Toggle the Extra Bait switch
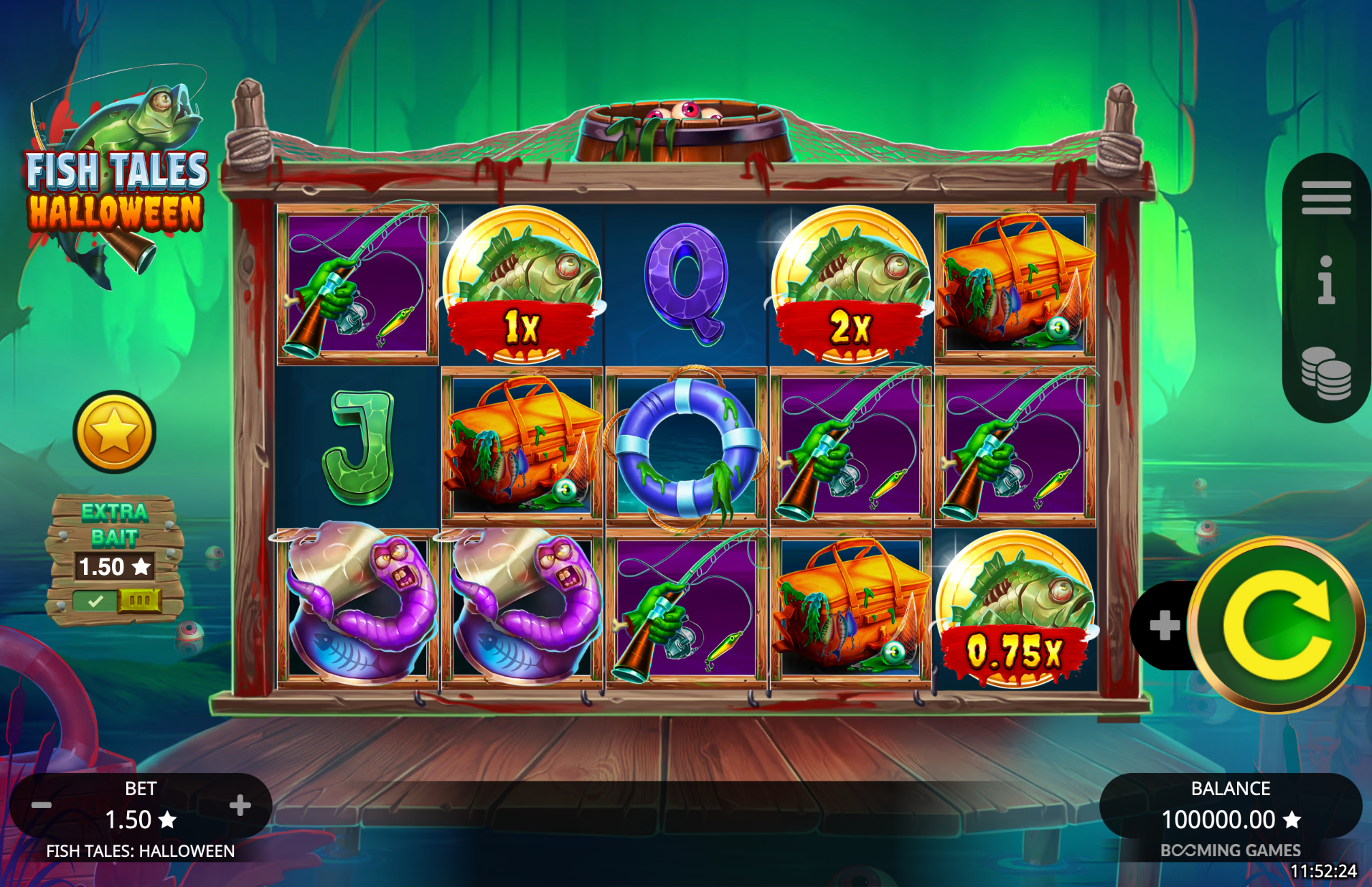This screenshot has width=1372, height=887. click(x=116, y=600)
